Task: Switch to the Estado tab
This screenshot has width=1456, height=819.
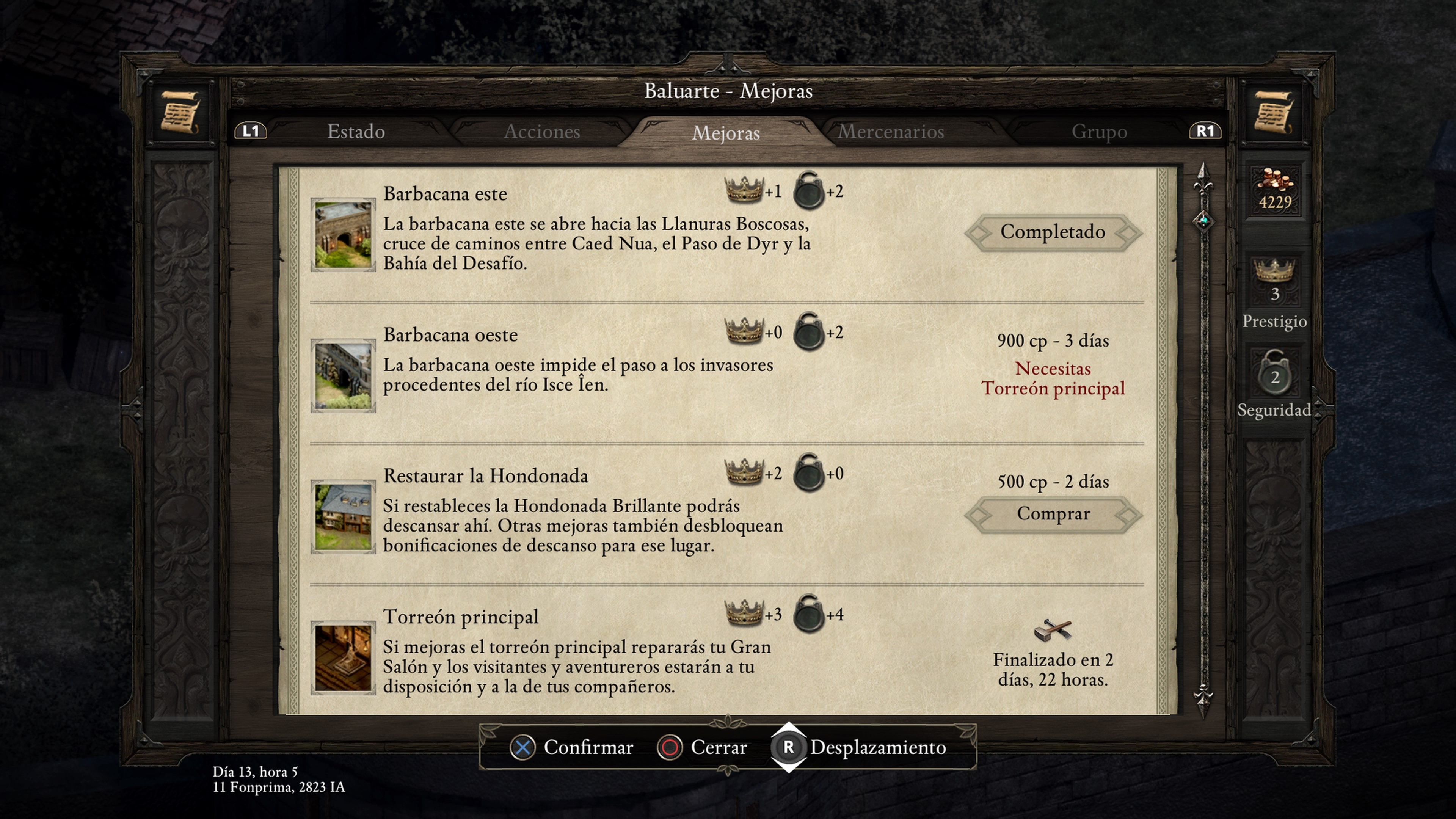Action: click(356, 132)
